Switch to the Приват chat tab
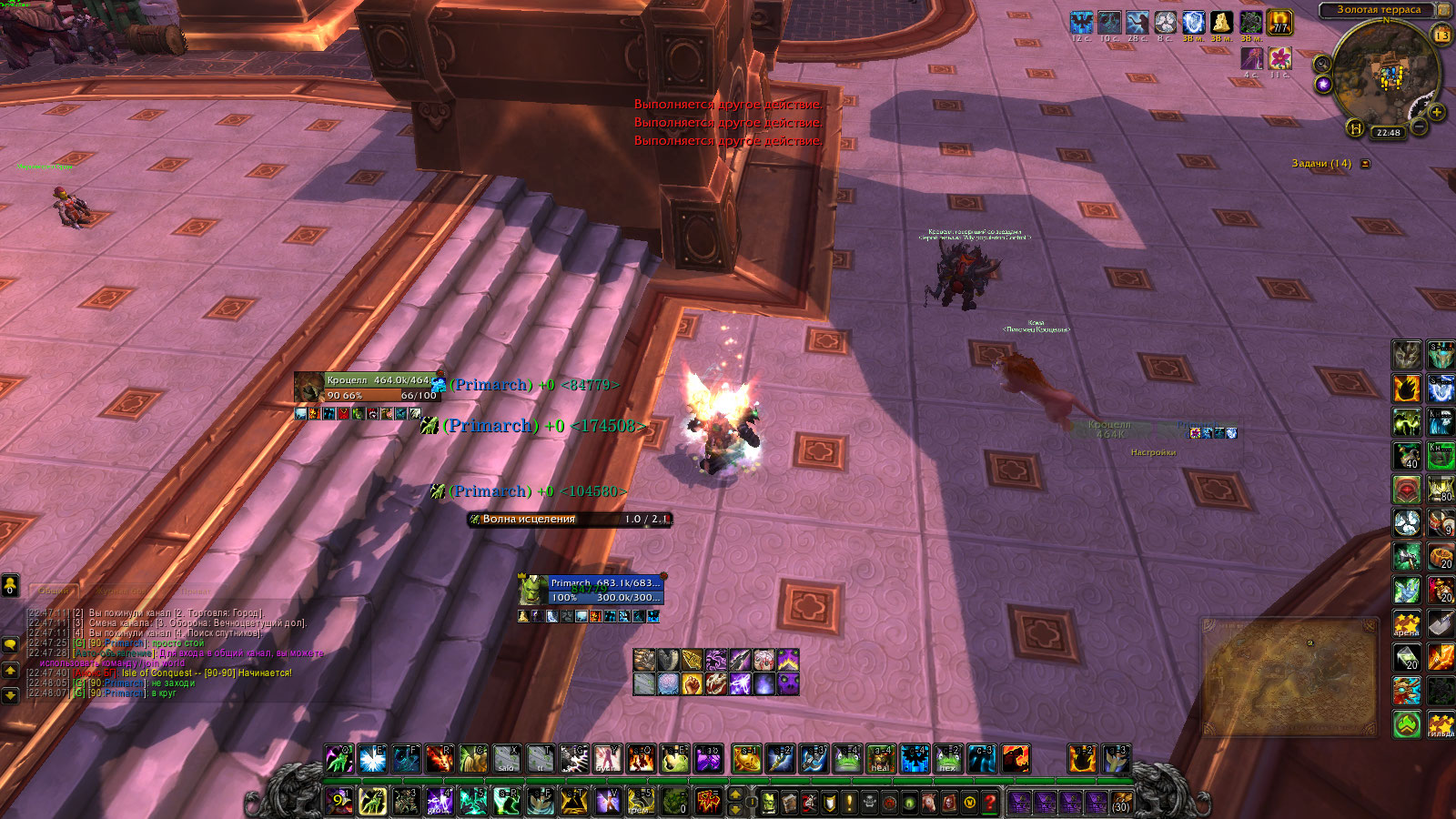The width and height of the screenshot is (1456, 819). point(195,591)
